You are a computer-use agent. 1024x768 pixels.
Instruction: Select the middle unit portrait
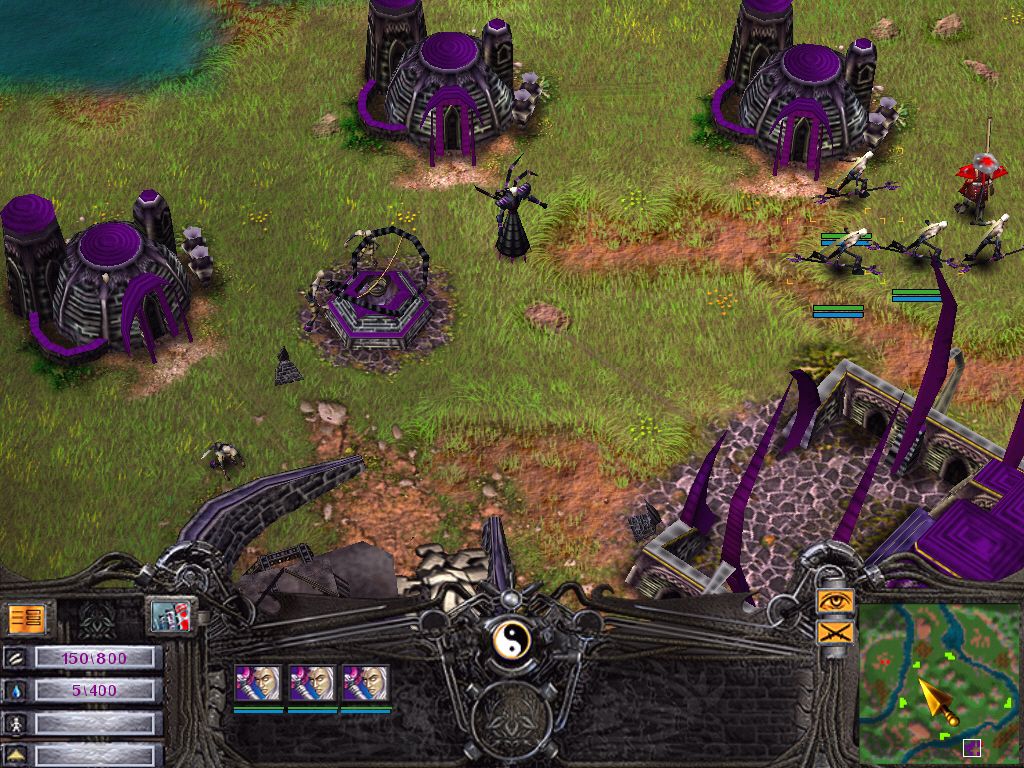(311, 683)
